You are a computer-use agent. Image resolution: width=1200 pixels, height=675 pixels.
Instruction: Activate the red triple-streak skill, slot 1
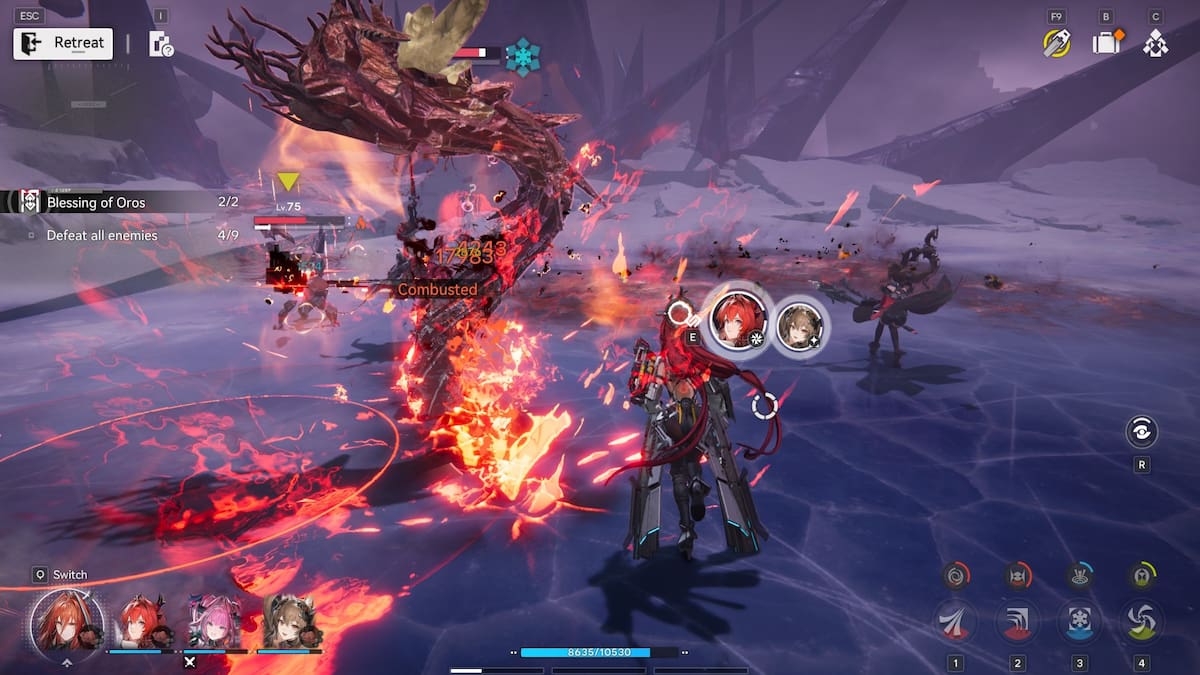click(956, 621)
